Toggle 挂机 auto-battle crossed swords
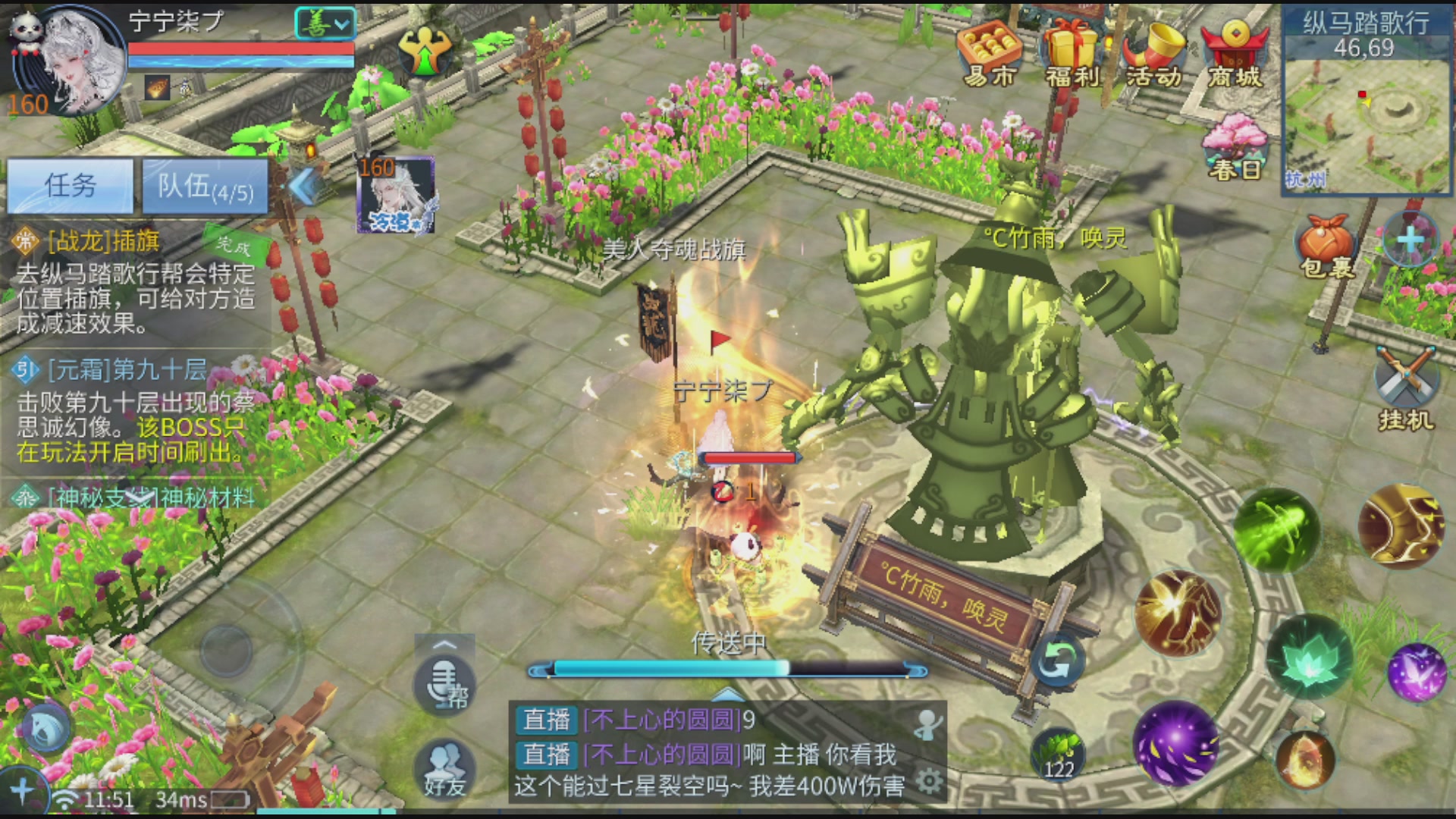Image resolution: width=1456 pixels, height=819 pixels. [1404, 387]
